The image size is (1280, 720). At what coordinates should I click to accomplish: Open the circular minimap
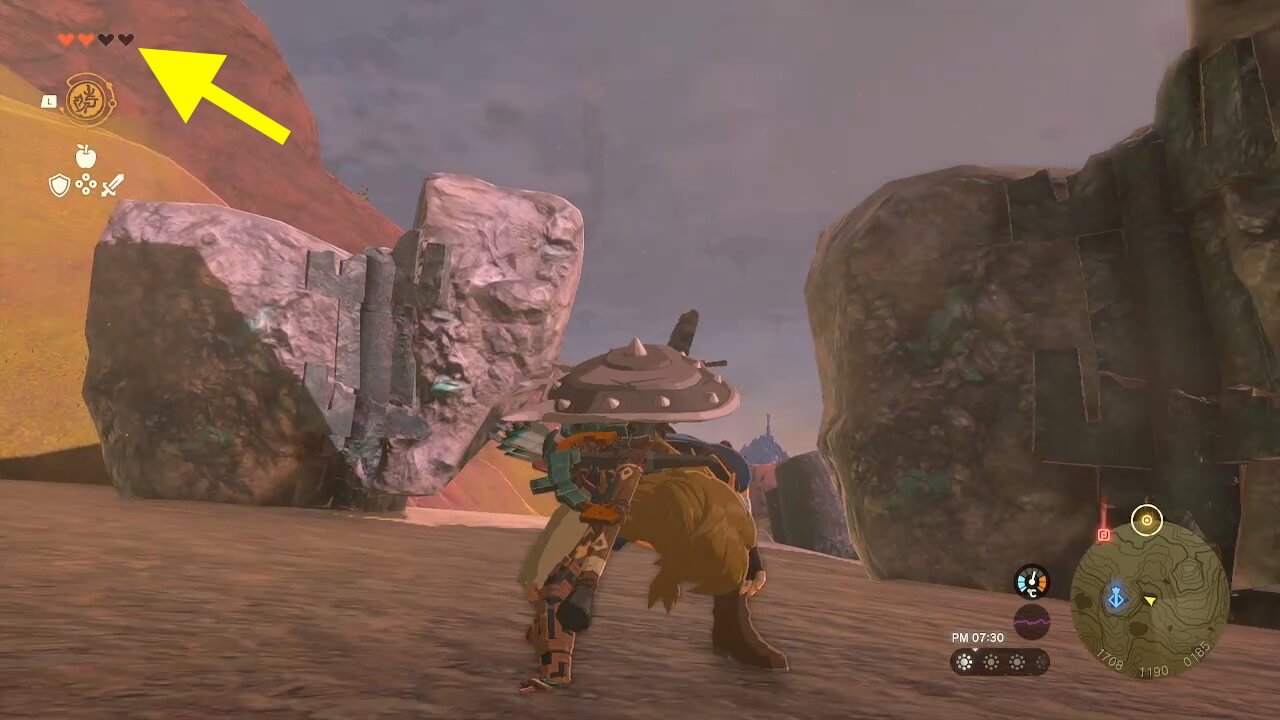1150,600
